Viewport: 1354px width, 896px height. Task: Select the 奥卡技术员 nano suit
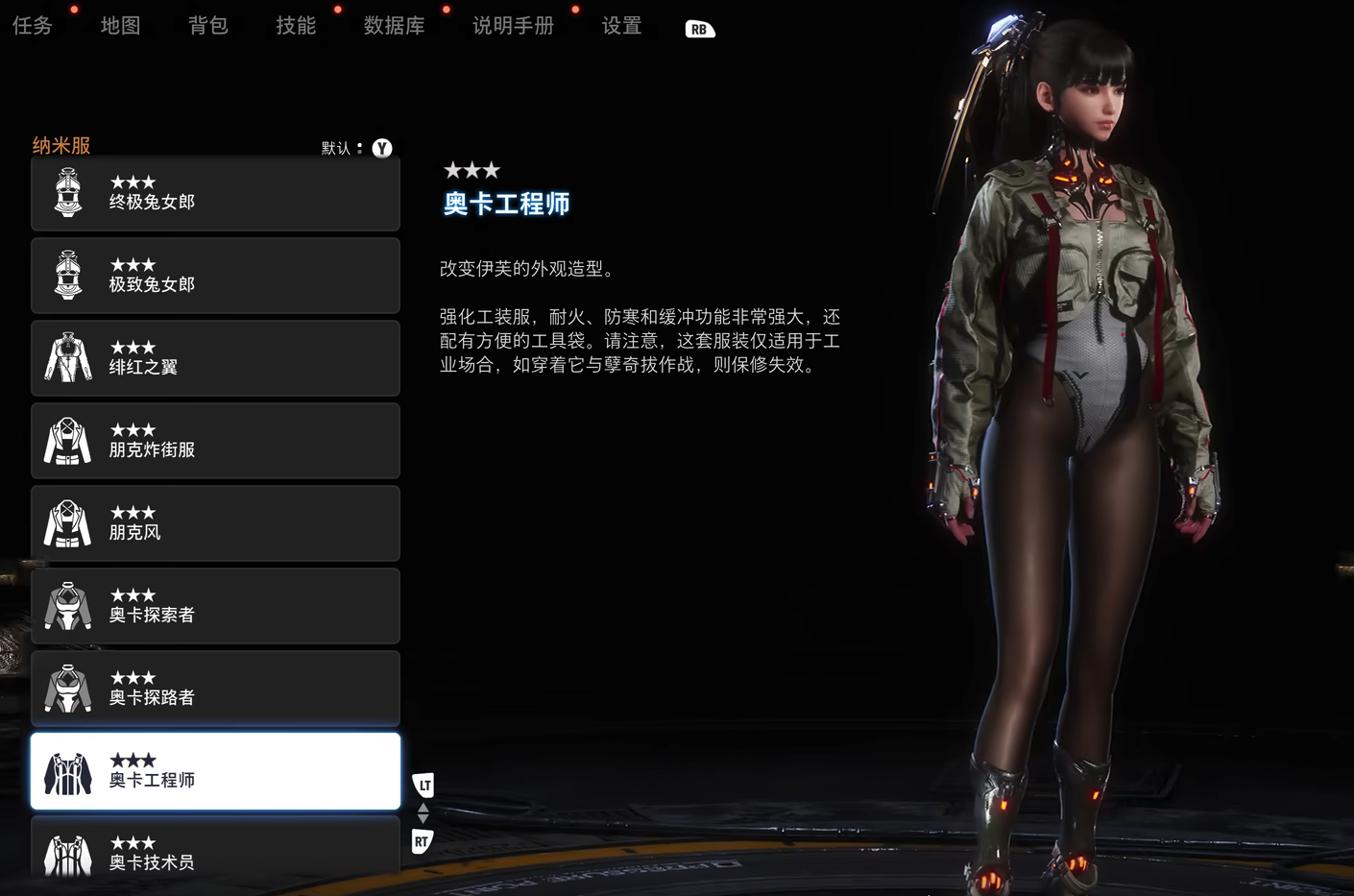click(x=215, y=850)
